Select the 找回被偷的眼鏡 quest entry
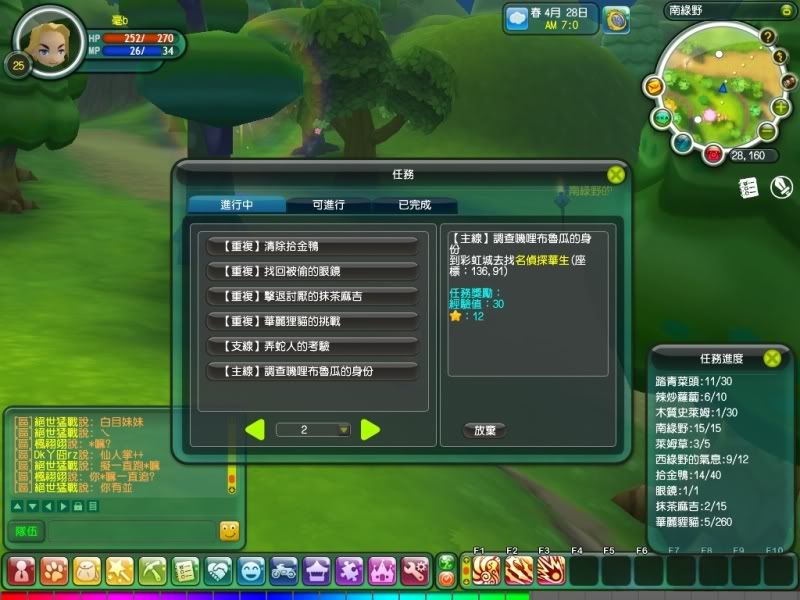 (x=311, y=270)
